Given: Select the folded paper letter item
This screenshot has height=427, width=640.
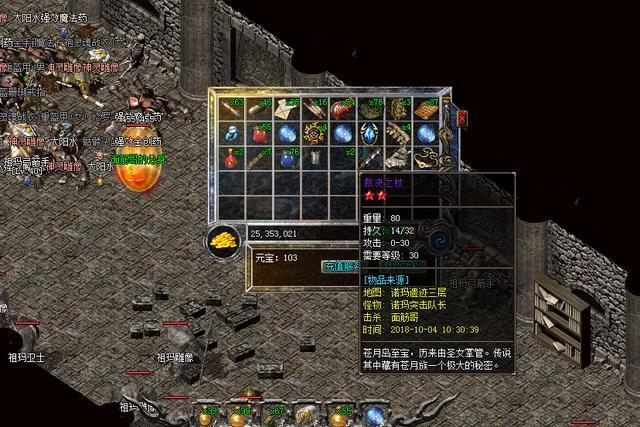Looking at the screenshot, I should click(290, 109).
